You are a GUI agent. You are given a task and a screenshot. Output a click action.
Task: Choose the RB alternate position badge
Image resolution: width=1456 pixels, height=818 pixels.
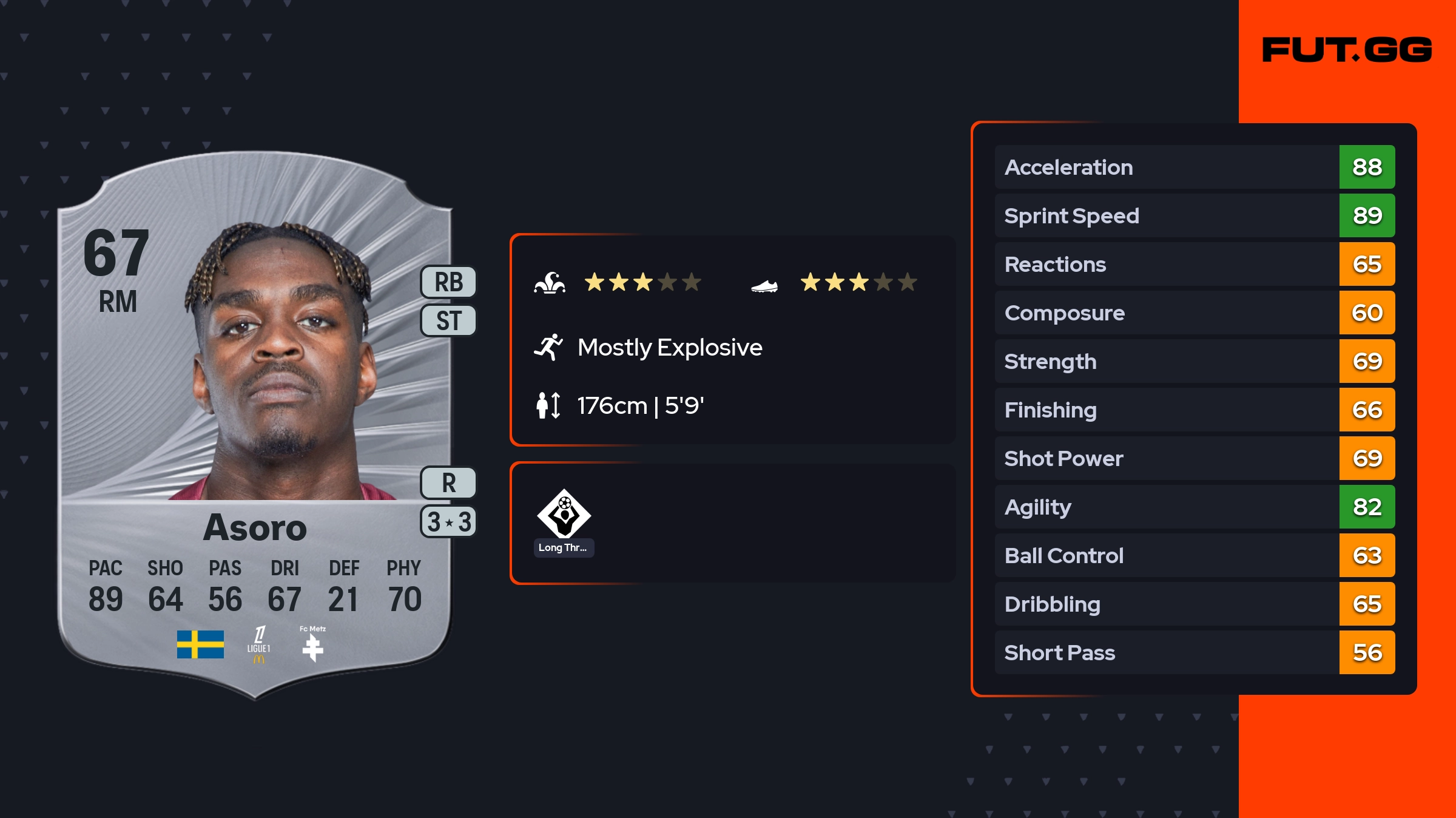pyautogui.click(x=448, y=282)
